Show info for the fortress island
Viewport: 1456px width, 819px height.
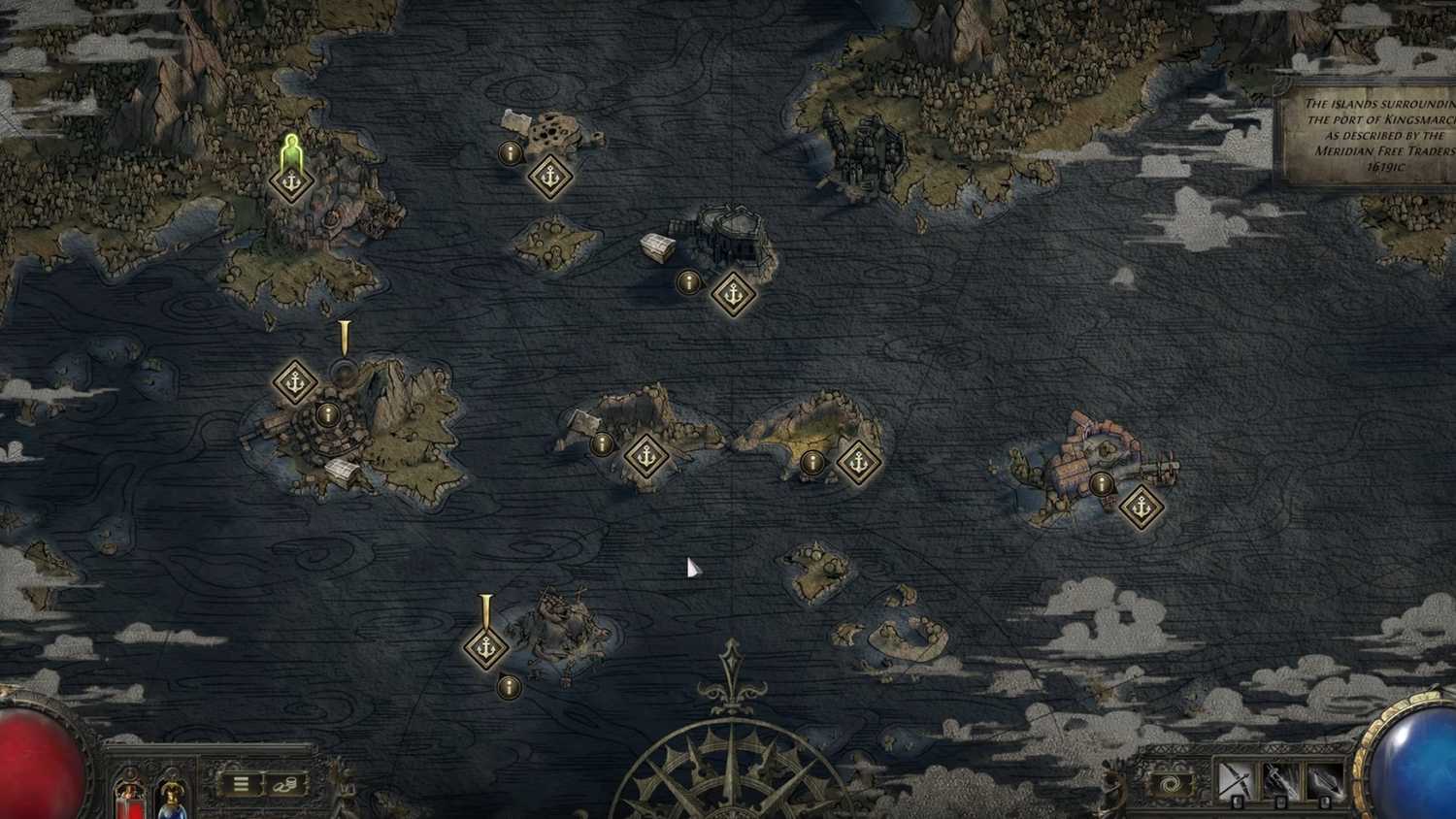click(688, 282)
